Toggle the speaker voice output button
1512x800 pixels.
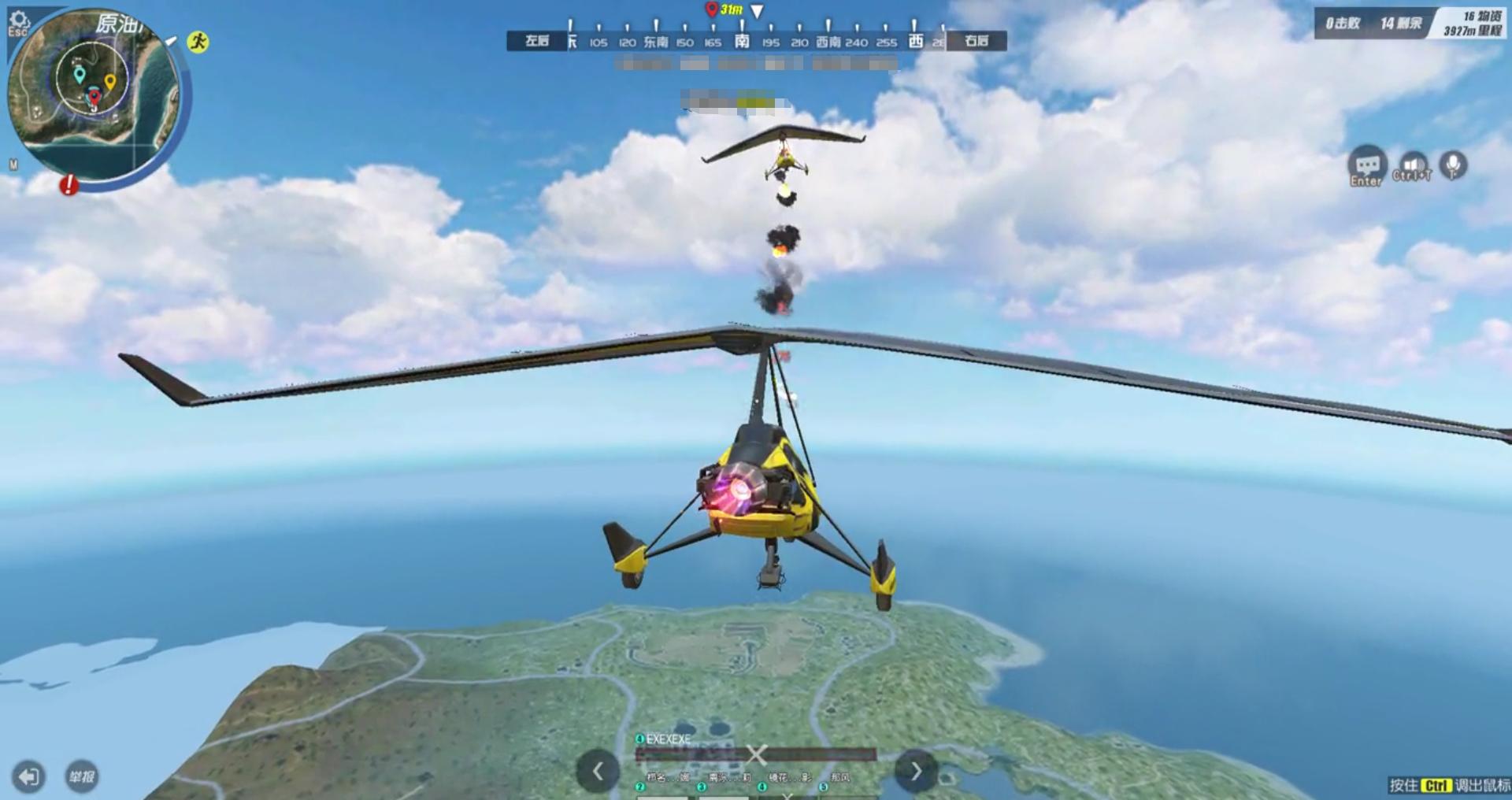1412,166
